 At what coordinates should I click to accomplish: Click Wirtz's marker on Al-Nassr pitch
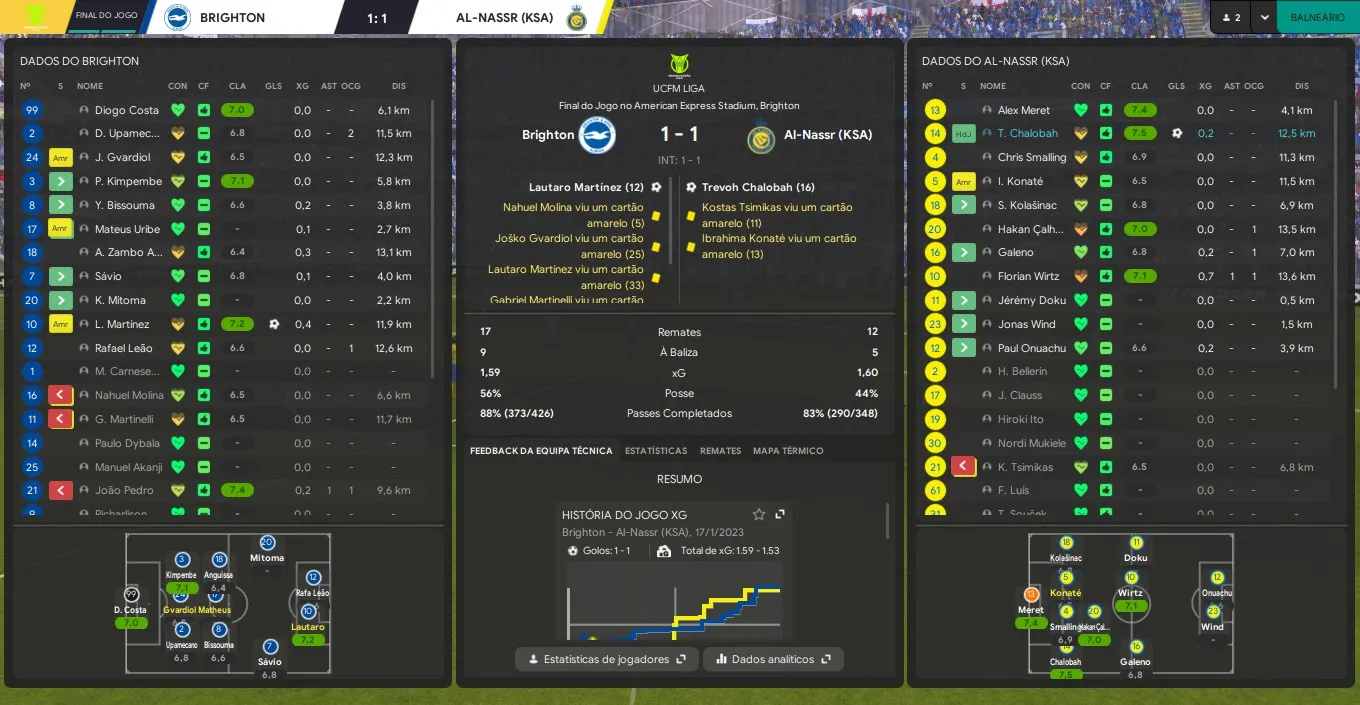1131,578
